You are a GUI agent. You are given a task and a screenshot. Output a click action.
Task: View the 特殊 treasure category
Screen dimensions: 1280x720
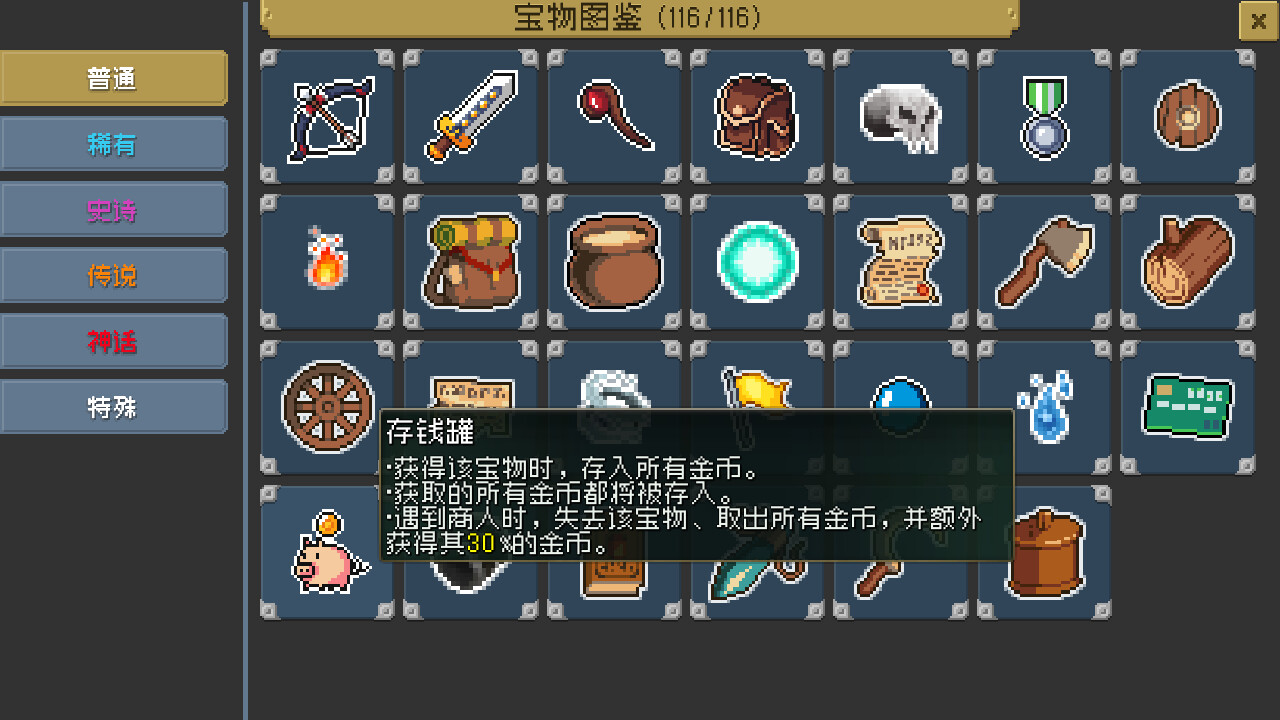point(114,407)
